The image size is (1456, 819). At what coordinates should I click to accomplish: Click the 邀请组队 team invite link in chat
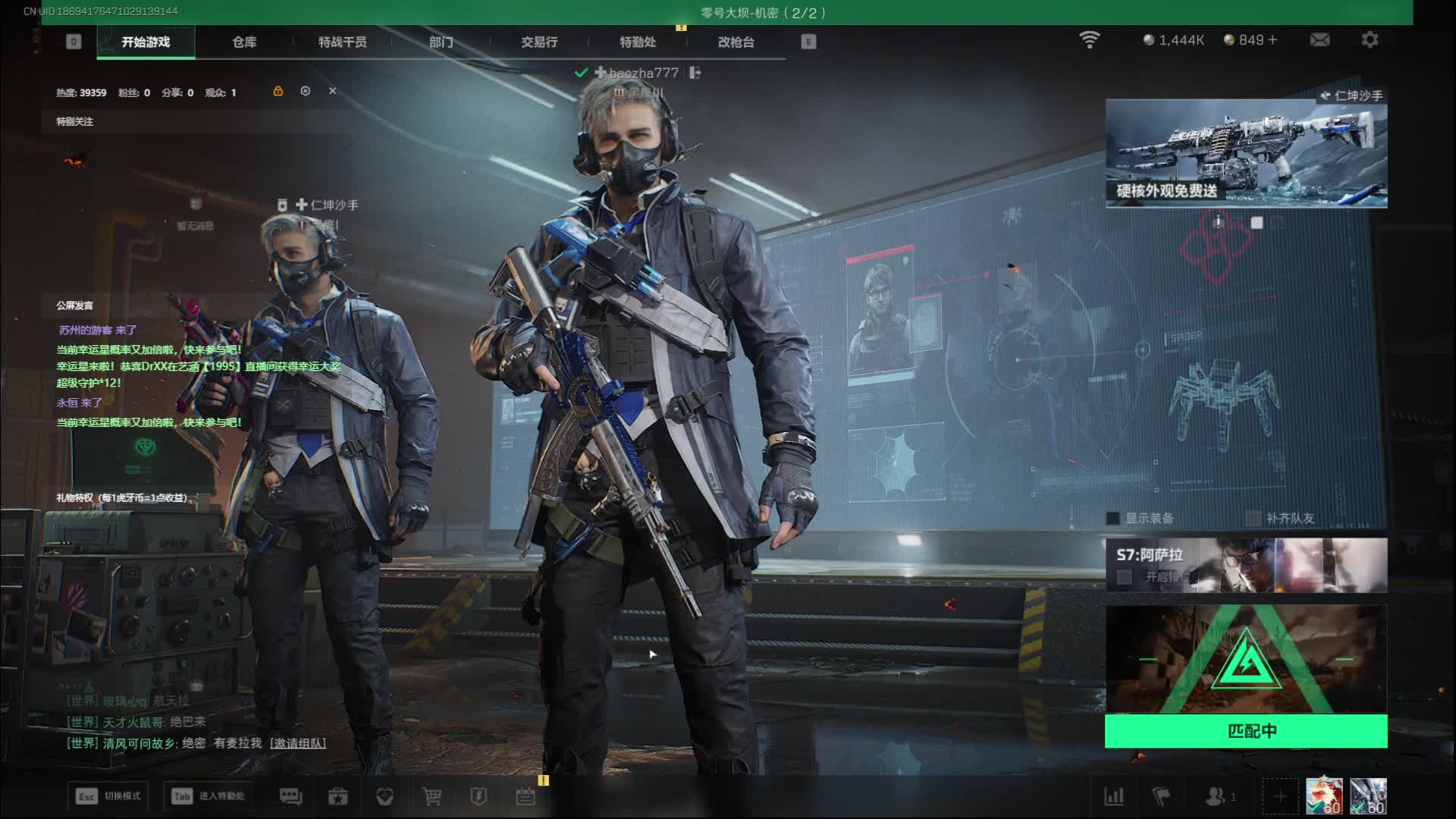coord(298,743)
